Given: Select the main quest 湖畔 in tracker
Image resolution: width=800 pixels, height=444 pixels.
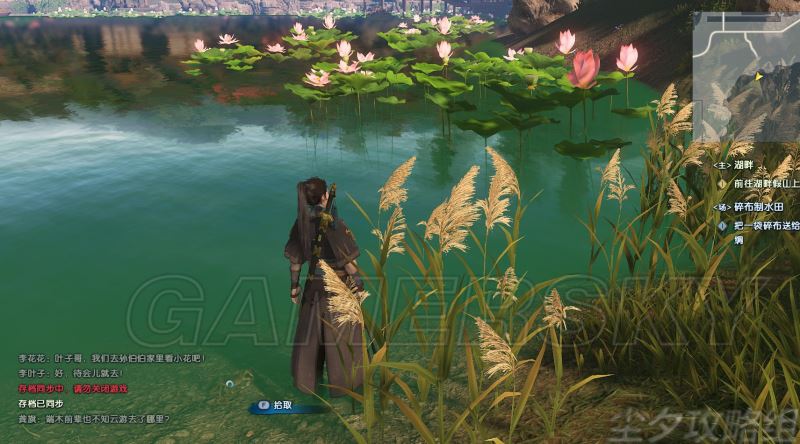Looking at the screenshot, I should pos(748,165).
